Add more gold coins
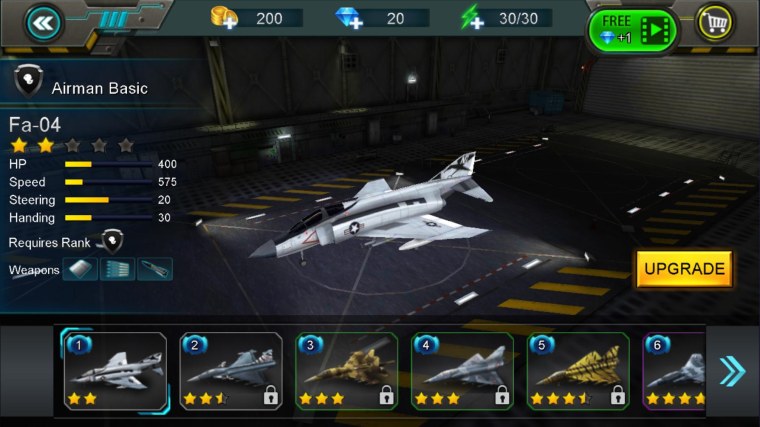 point(224,18)
